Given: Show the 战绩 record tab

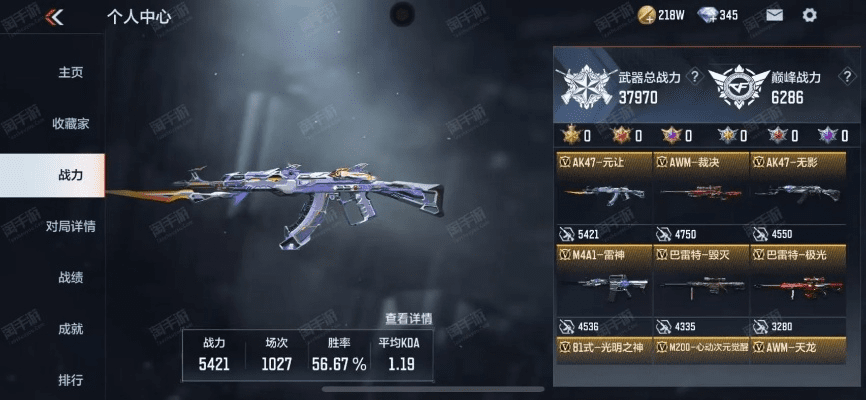Looking at the screenshot, I should coord(70,277).
